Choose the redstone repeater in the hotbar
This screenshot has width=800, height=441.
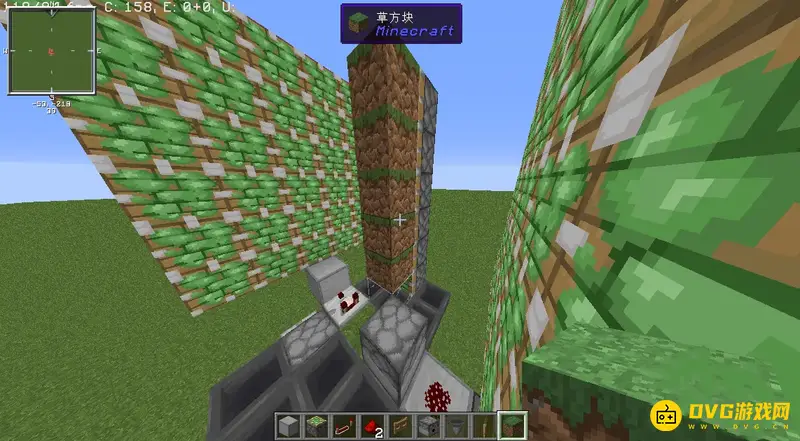coord(344,427)
